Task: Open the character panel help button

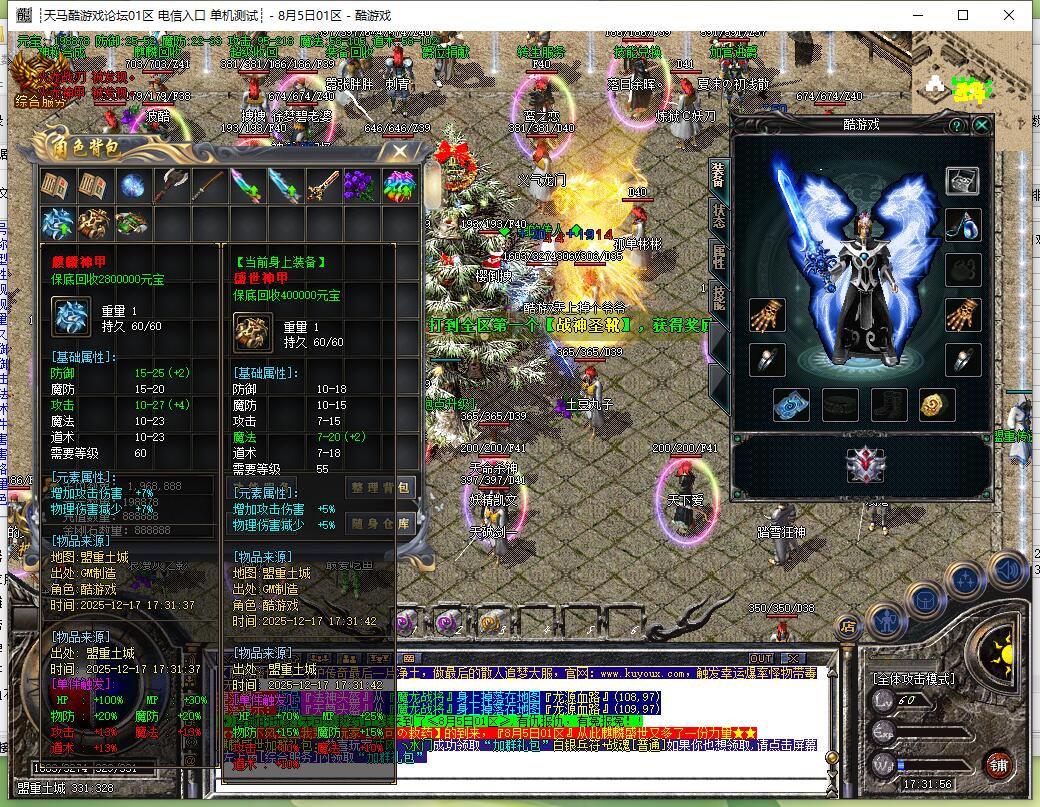Action: click(957, 126)
